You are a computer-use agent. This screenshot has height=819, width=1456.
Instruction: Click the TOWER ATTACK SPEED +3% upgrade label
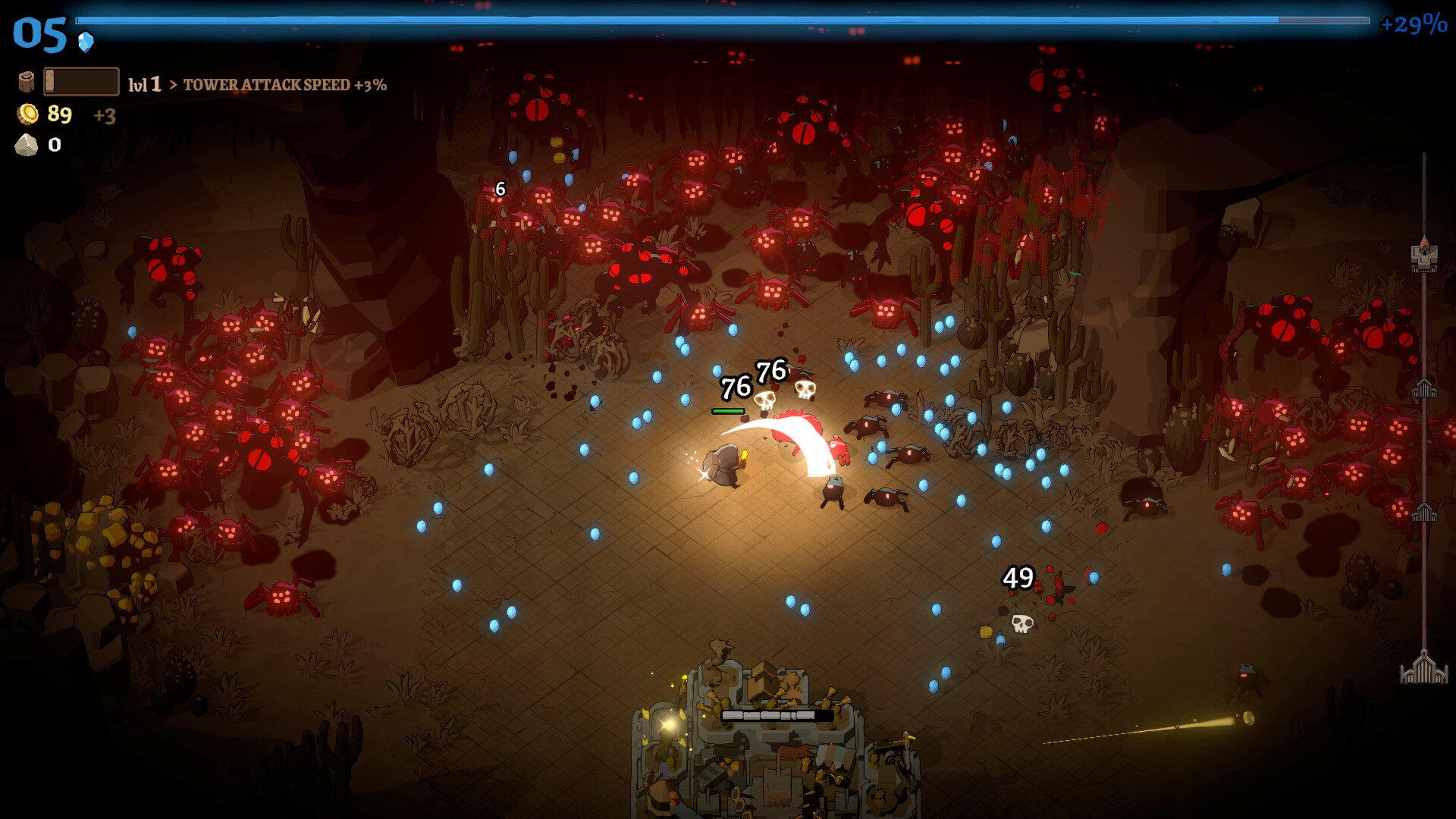[x=286, y=86]
